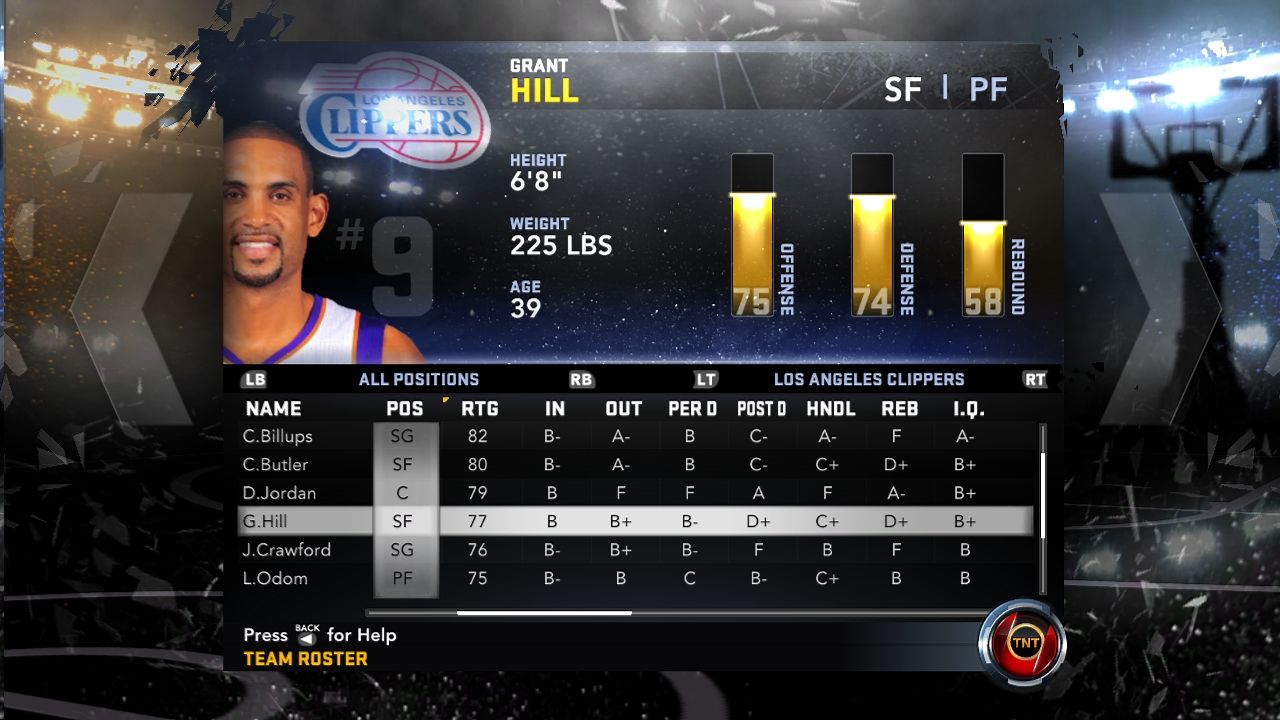The height and width of the screenshot is (720, 1280).
Task: Sort by the REB column header
Action: 899,408
